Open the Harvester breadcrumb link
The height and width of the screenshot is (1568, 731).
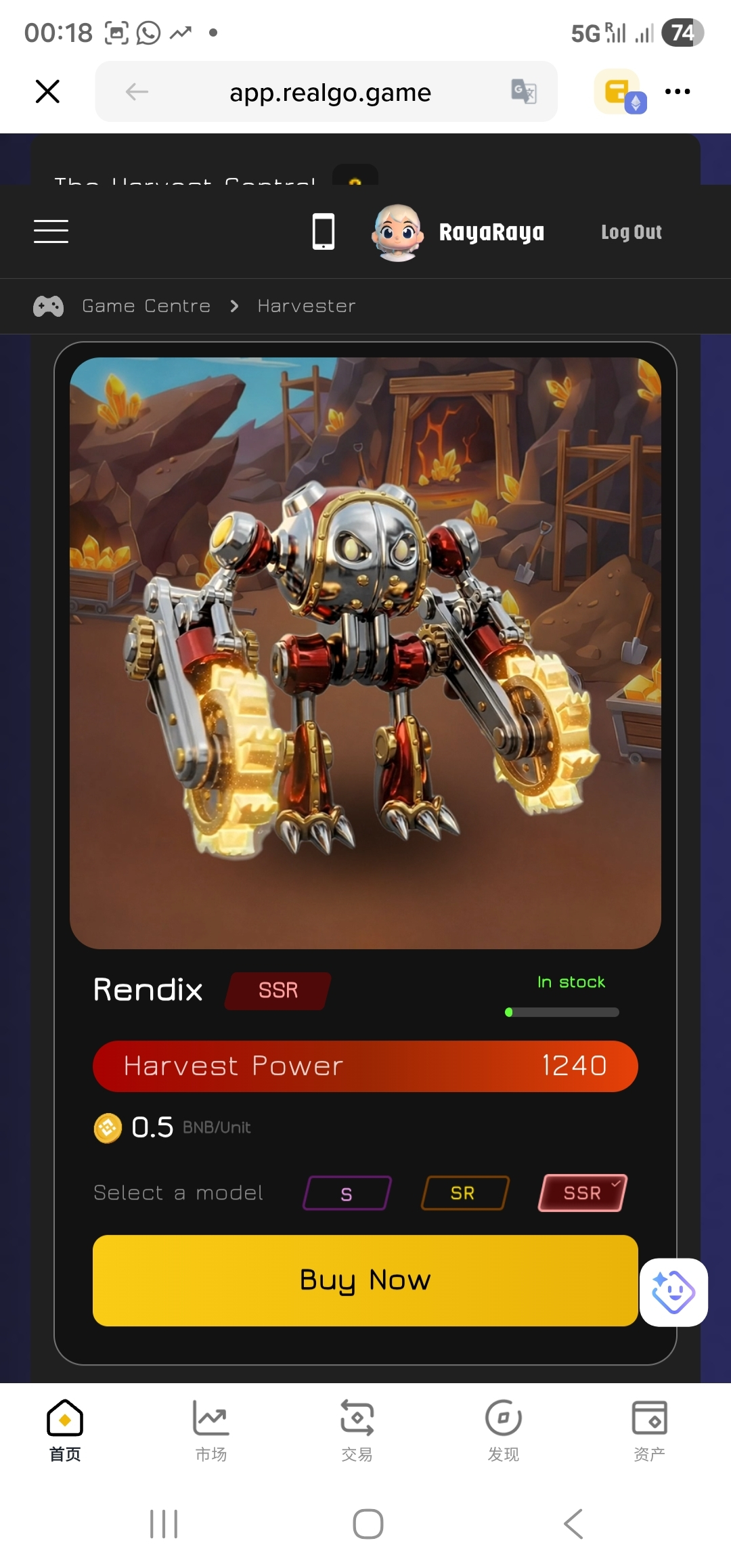coord(307,306)
